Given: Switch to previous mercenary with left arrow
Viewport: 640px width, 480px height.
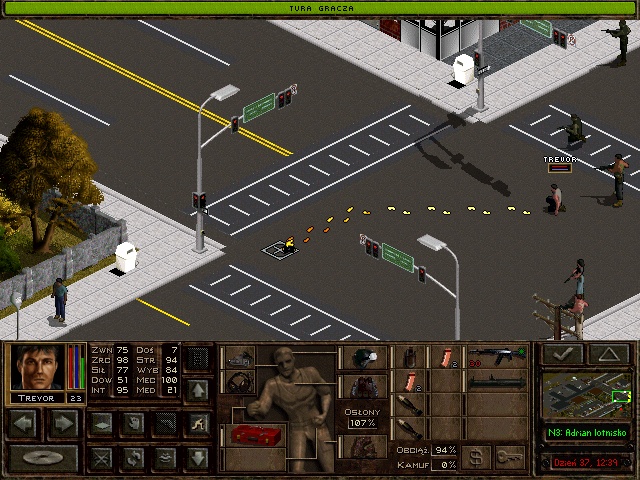Looking at the screenshot, I should tap(24, 423).
